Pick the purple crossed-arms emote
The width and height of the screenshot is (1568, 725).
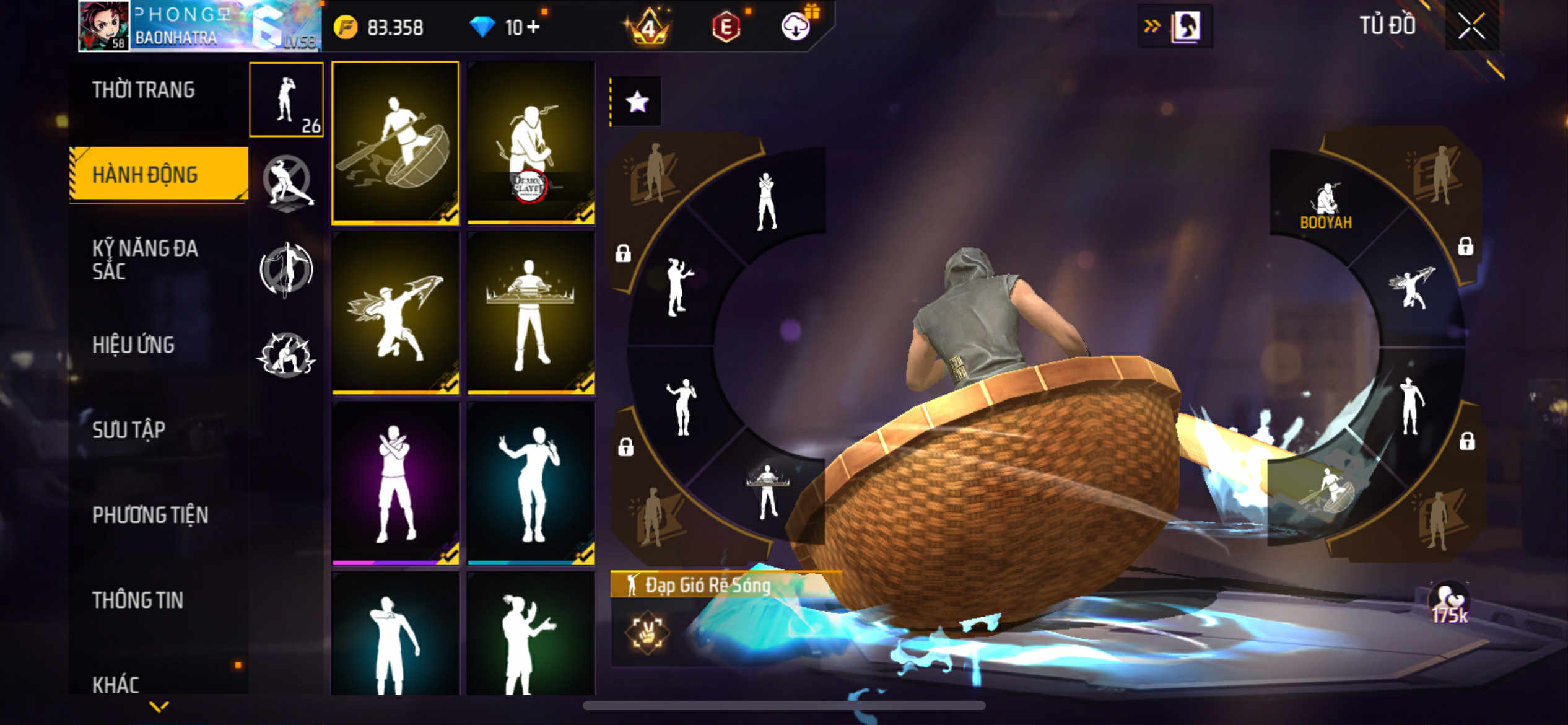click(395, 483)
